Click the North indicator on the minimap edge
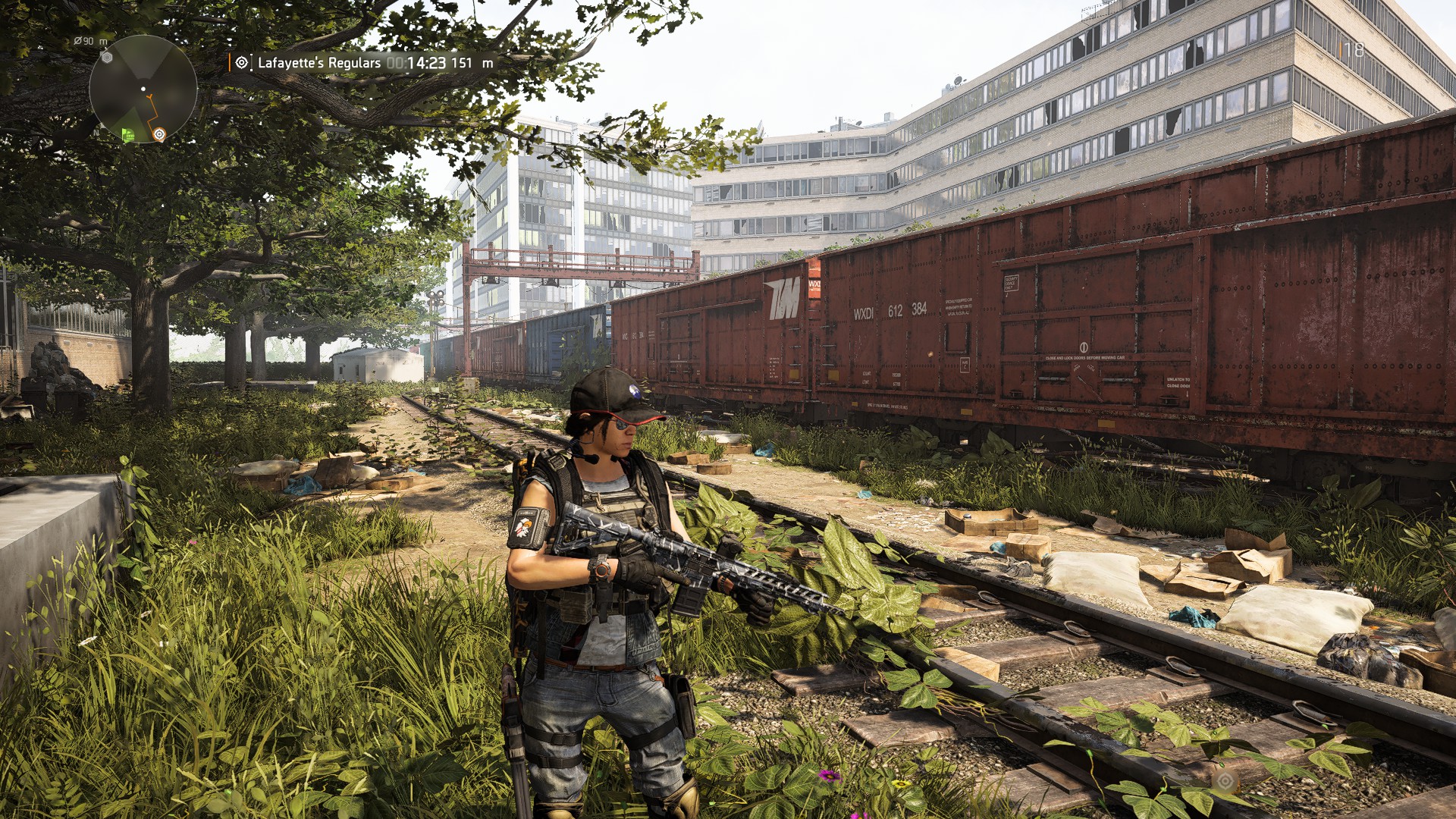This screenshot has height=819, width=1456. tap(96, 133)
